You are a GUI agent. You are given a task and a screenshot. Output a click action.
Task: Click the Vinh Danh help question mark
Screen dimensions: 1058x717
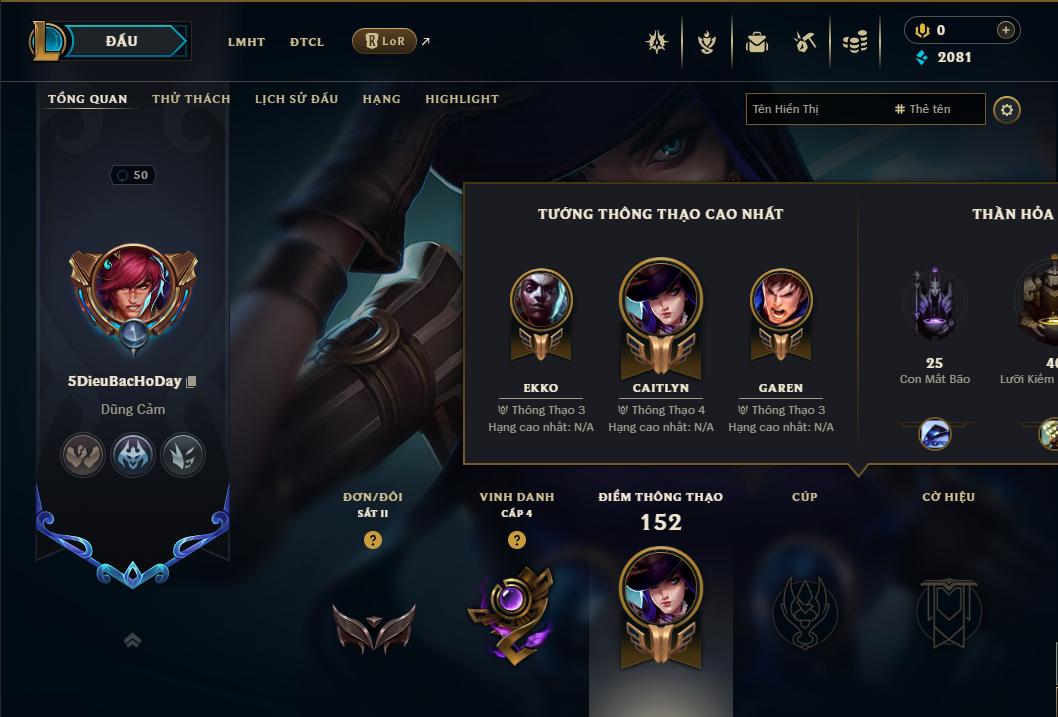(x=517, y=540)
